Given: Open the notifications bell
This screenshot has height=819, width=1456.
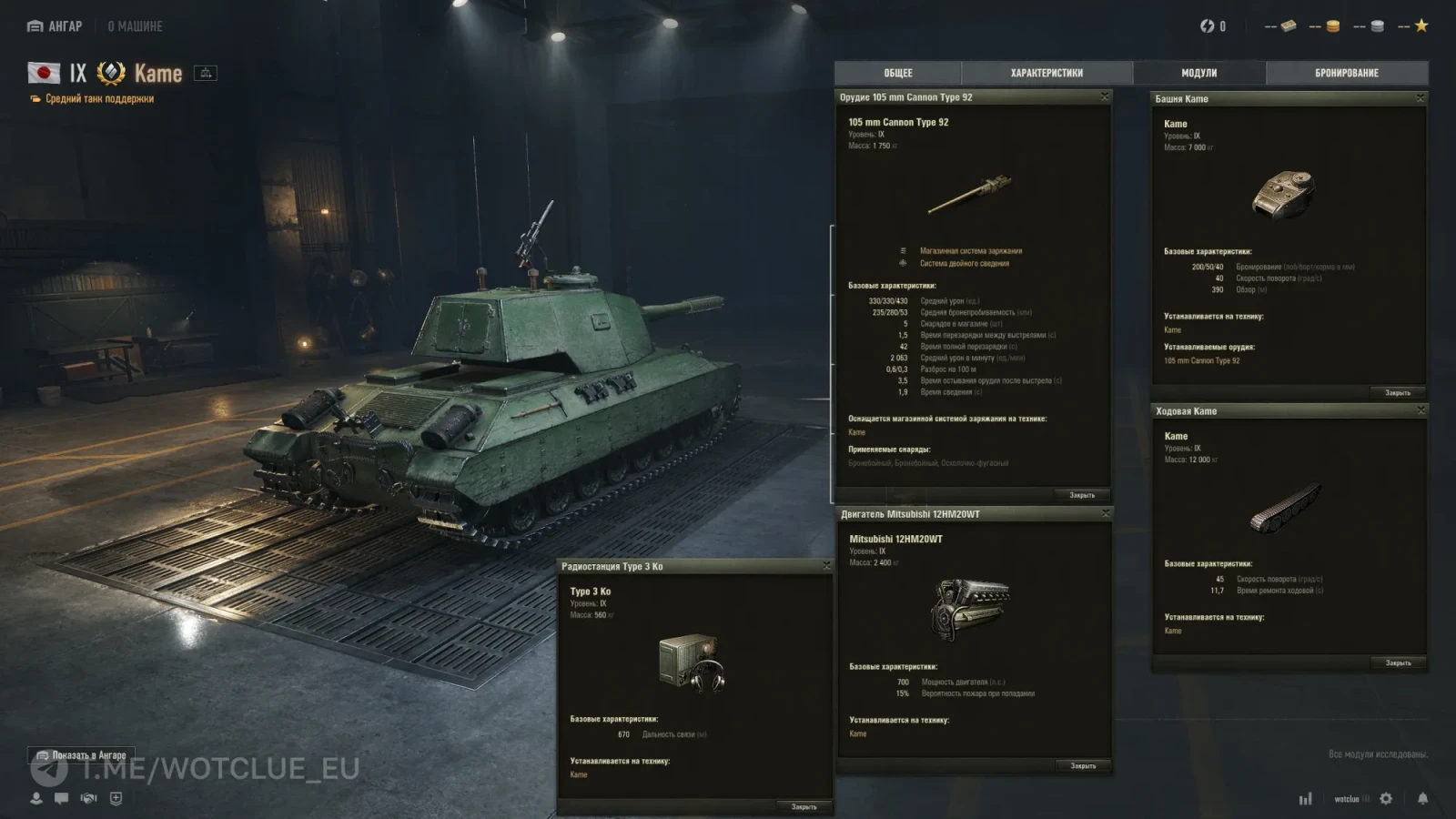Looking at the screenshot, I should 1422,798.
